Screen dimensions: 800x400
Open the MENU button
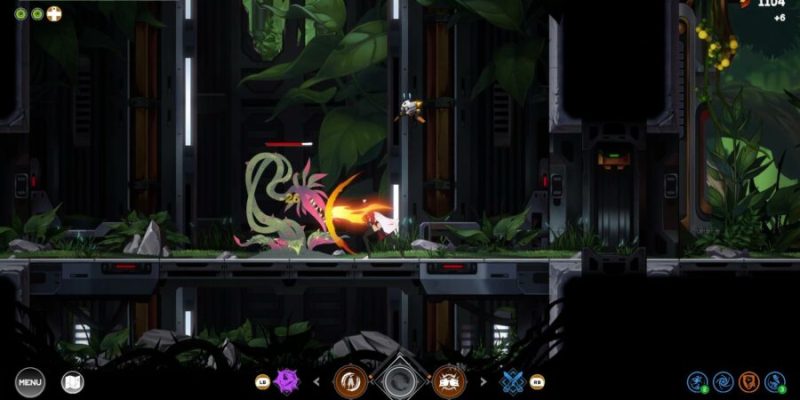30,381
